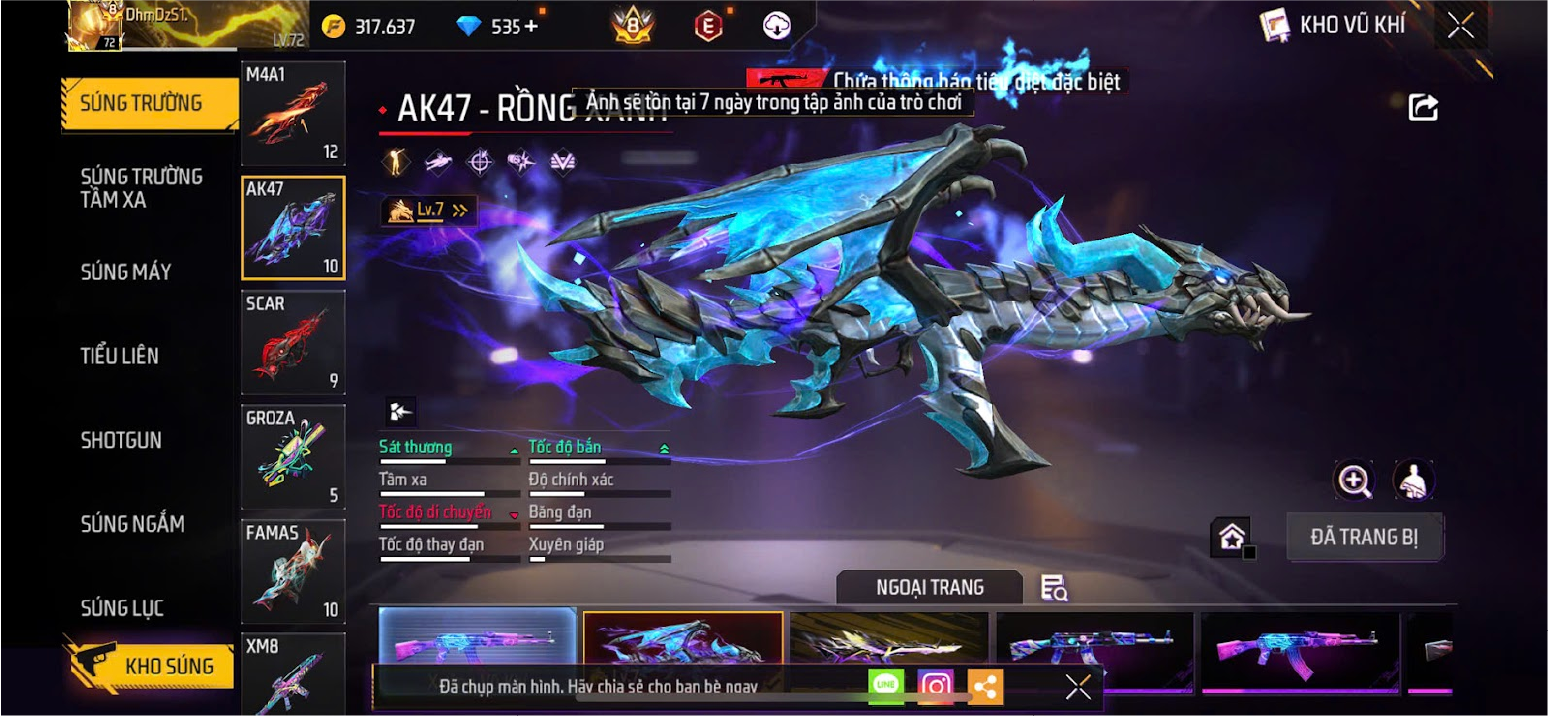
Task: Pick the GROZA weapon tile
Action: click(x=293, y=457)
